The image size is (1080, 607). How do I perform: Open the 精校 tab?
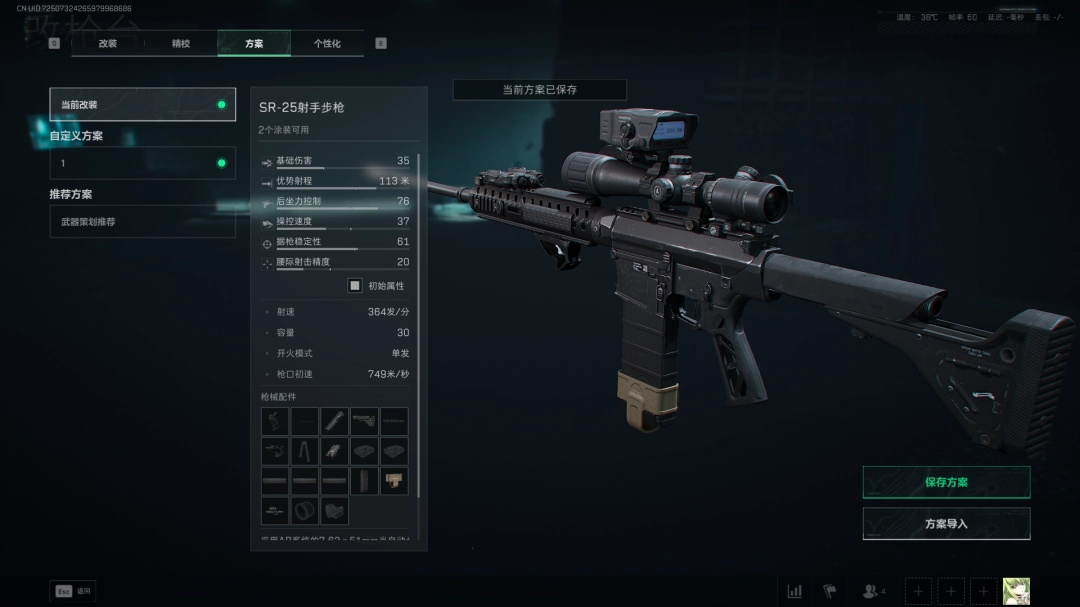(181, 44)
